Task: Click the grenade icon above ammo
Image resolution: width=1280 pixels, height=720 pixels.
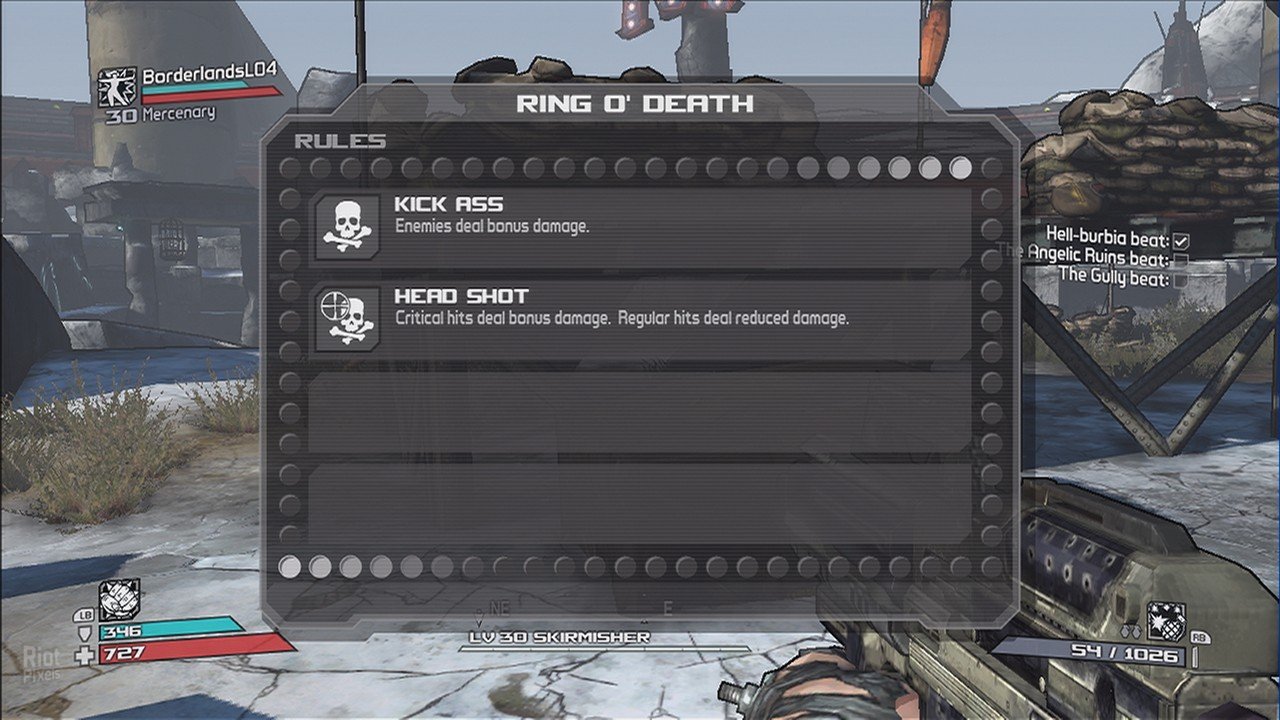Action: coord(1165,621)
